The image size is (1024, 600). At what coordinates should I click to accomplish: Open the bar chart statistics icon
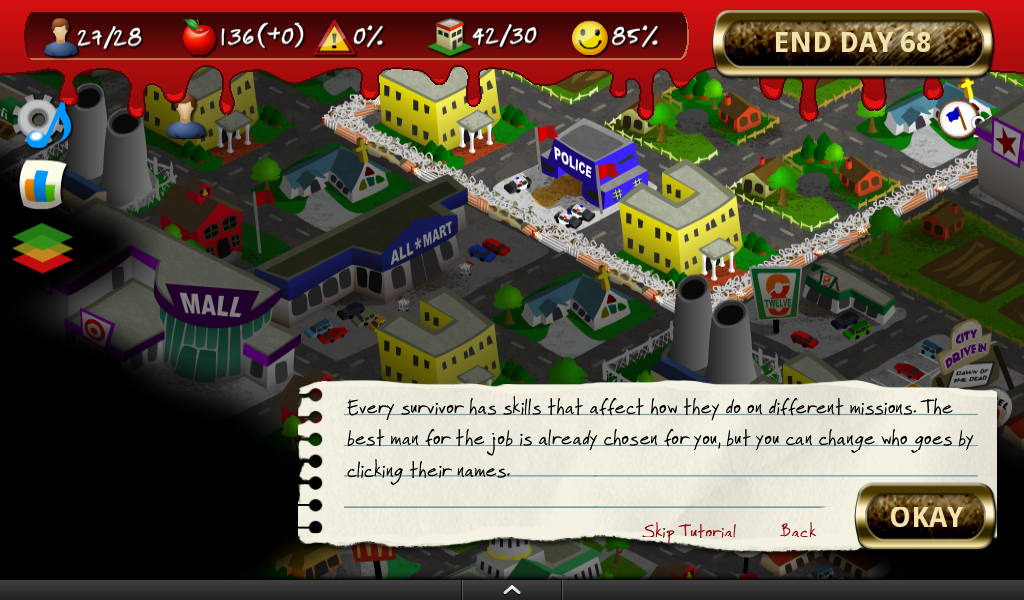[42, 185]
